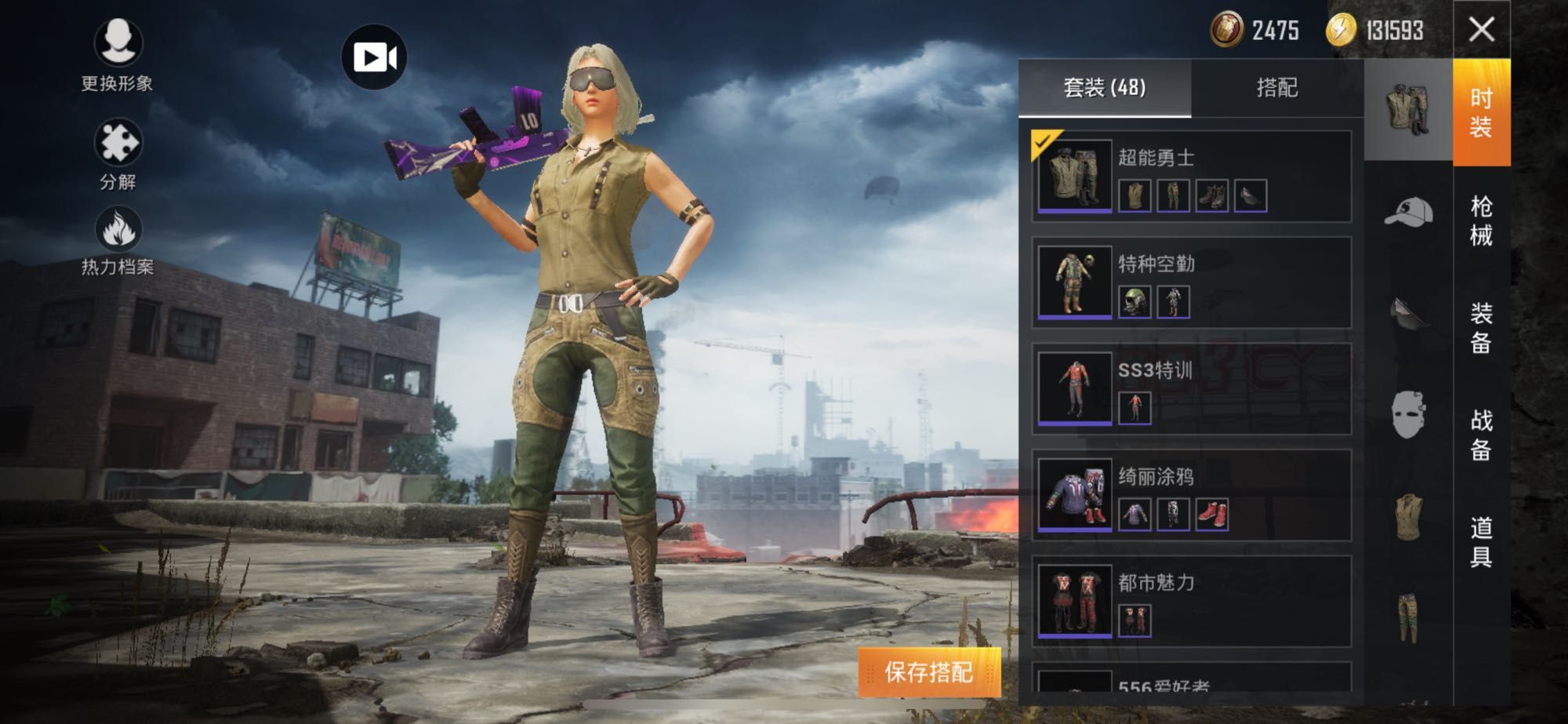Select the 都市魅力 outfit set
Screen dimensions: 1568x724
[1191, 601]
